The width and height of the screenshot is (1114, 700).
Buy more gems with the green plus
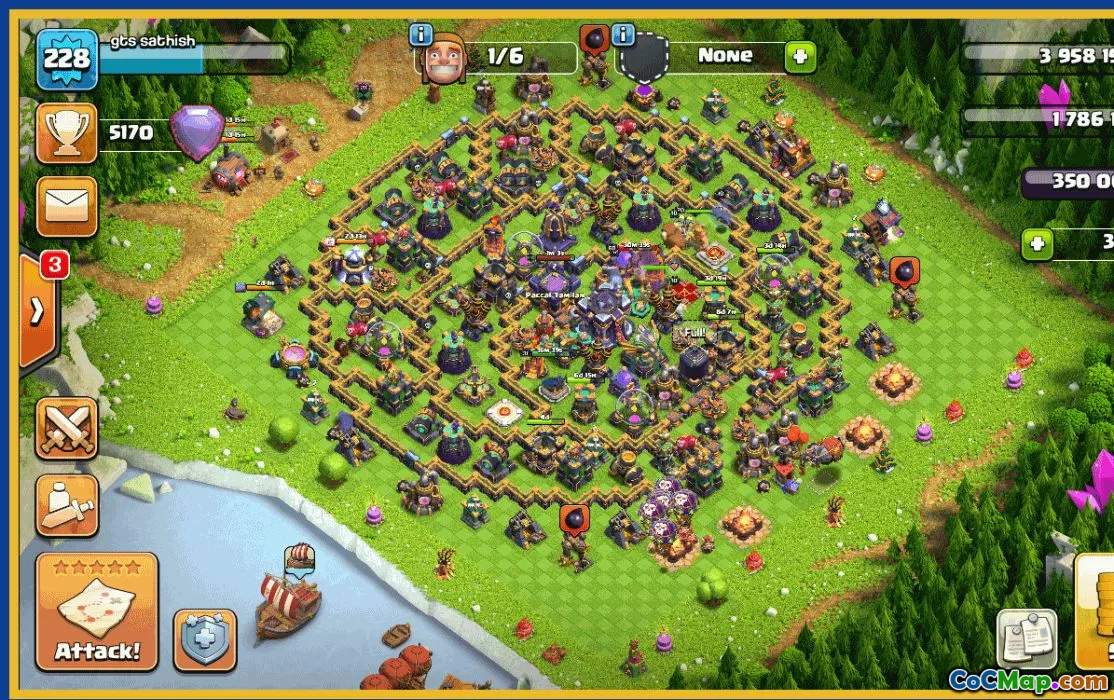(1037, 243)
